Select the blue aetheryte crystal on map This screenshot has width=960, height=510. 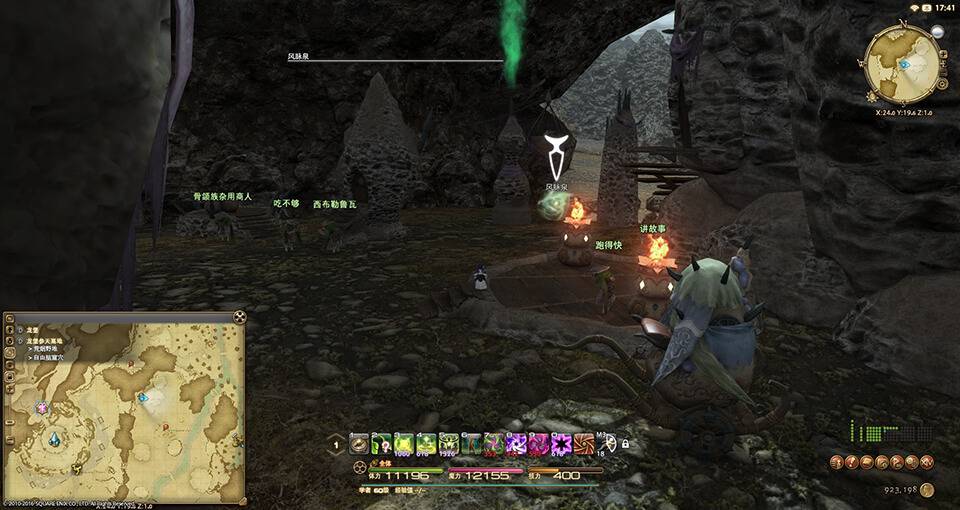tap(53, 440)
